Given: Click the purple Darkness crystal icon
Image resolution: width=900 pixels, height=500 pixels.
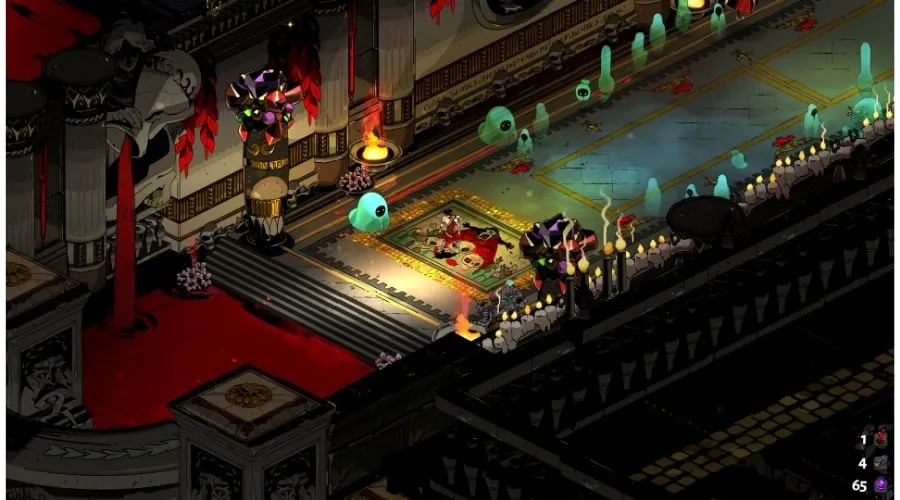Looking at the screenshot, I should click(x=883, y=486).
